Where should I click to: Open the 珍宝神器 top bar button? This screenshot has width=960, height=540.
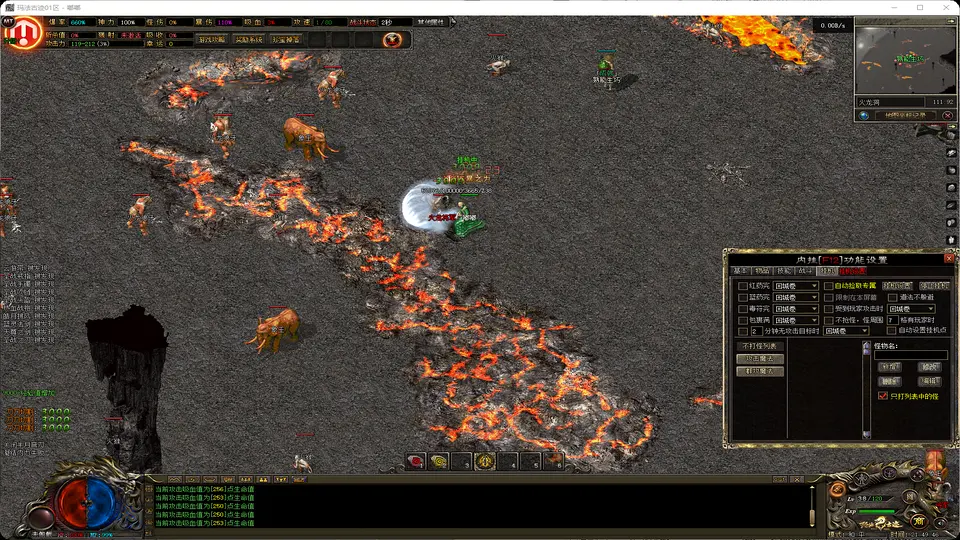pos(285,40)
